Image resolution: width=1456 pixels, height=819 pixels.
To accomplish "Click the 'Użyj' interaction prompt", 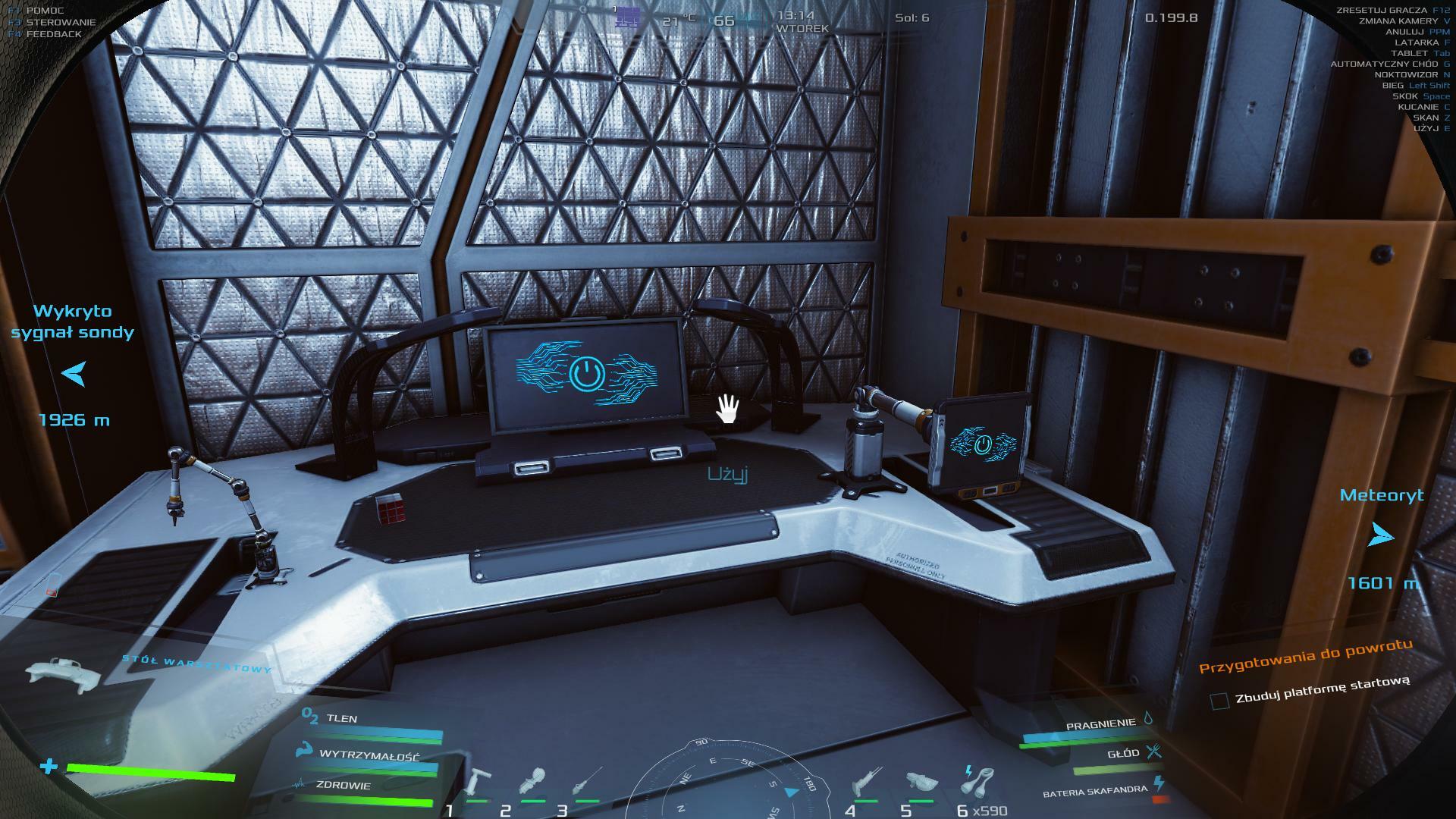I will point(727,475).
